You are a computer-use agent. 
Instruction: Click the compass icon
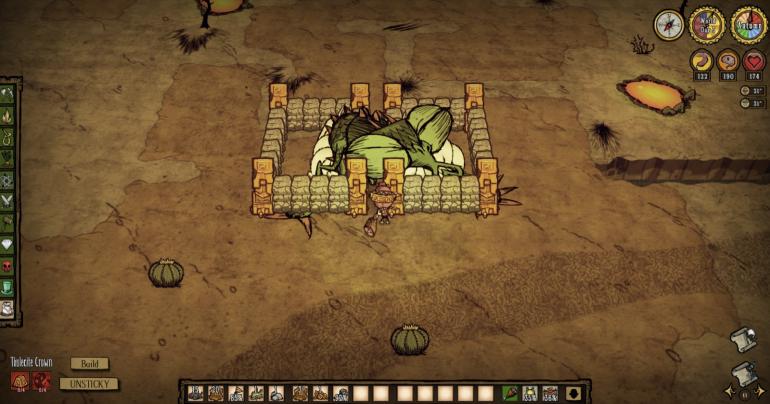click(x=669, y=24)
